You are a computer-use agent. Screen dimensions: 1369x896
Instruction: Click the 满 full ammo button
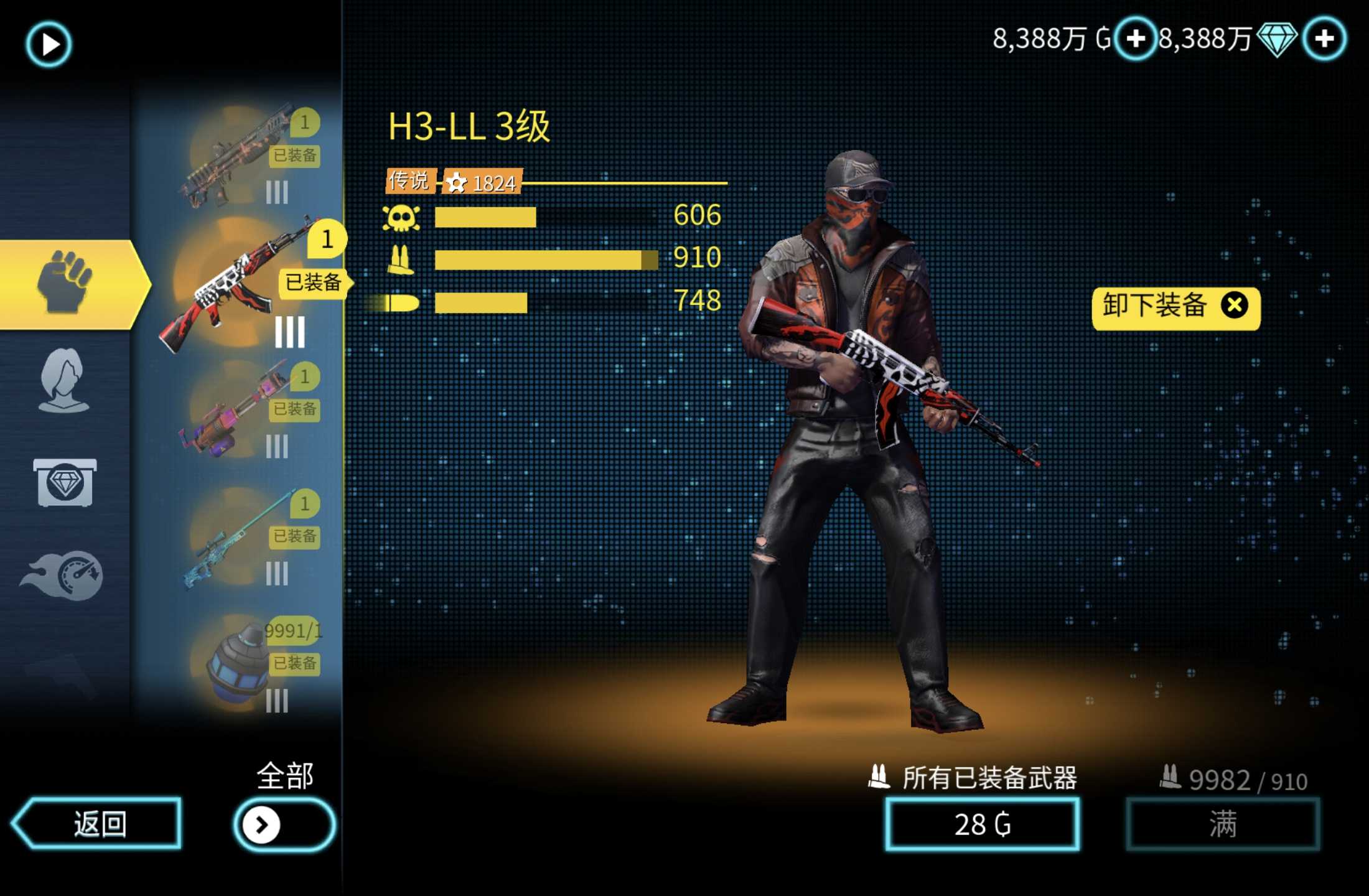click(1222, 825)
